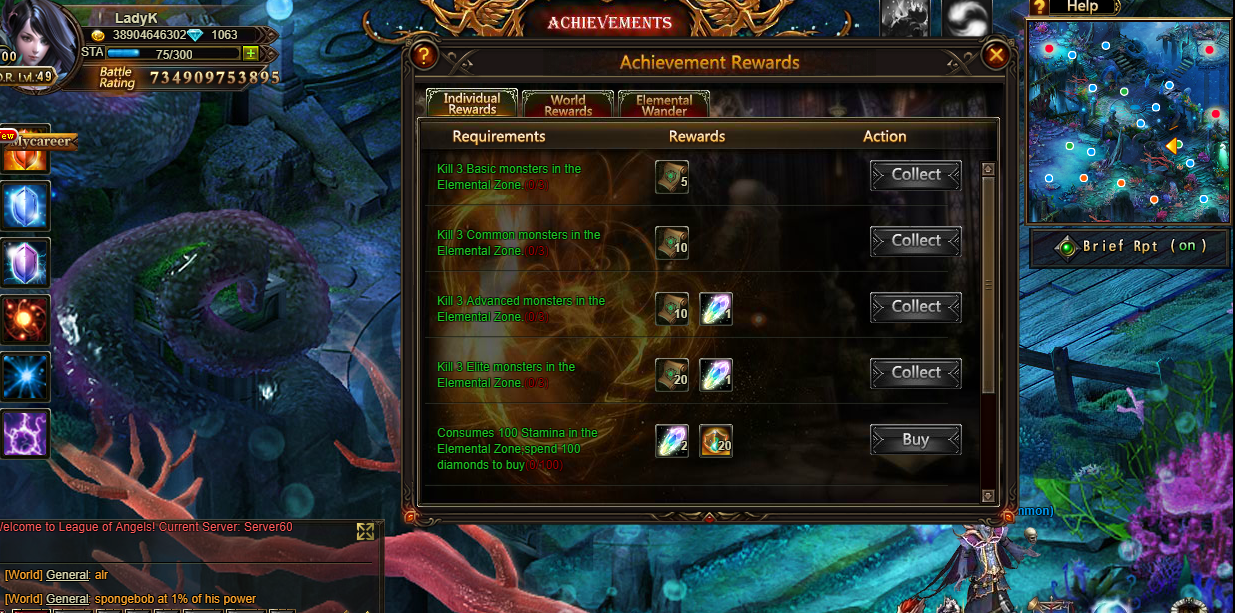
Task: Click the Elemental Zone minimap
Action: (x=1128, y=122)
